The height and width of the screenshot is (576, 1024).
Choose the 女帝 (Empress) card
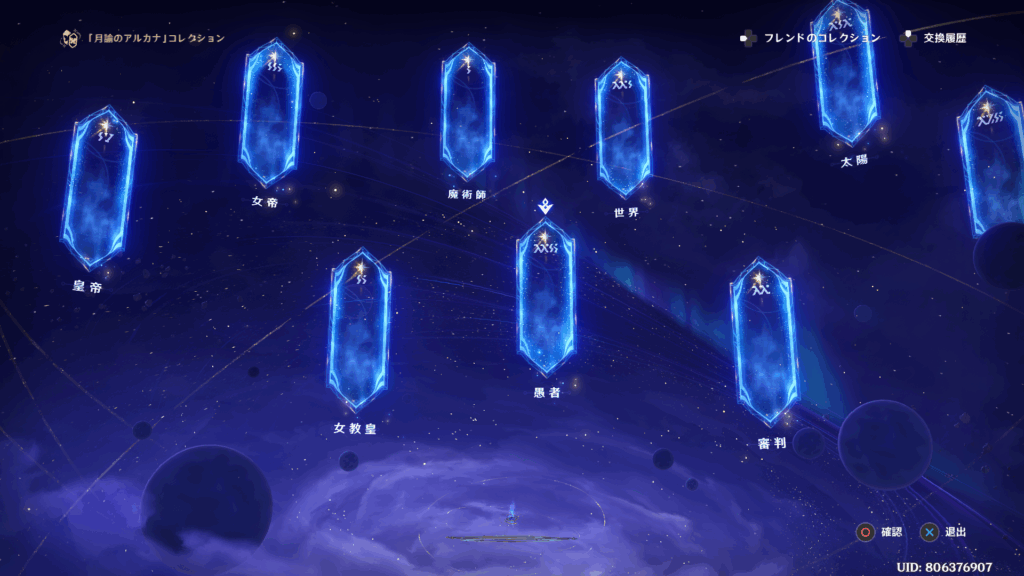pos(270,113)
